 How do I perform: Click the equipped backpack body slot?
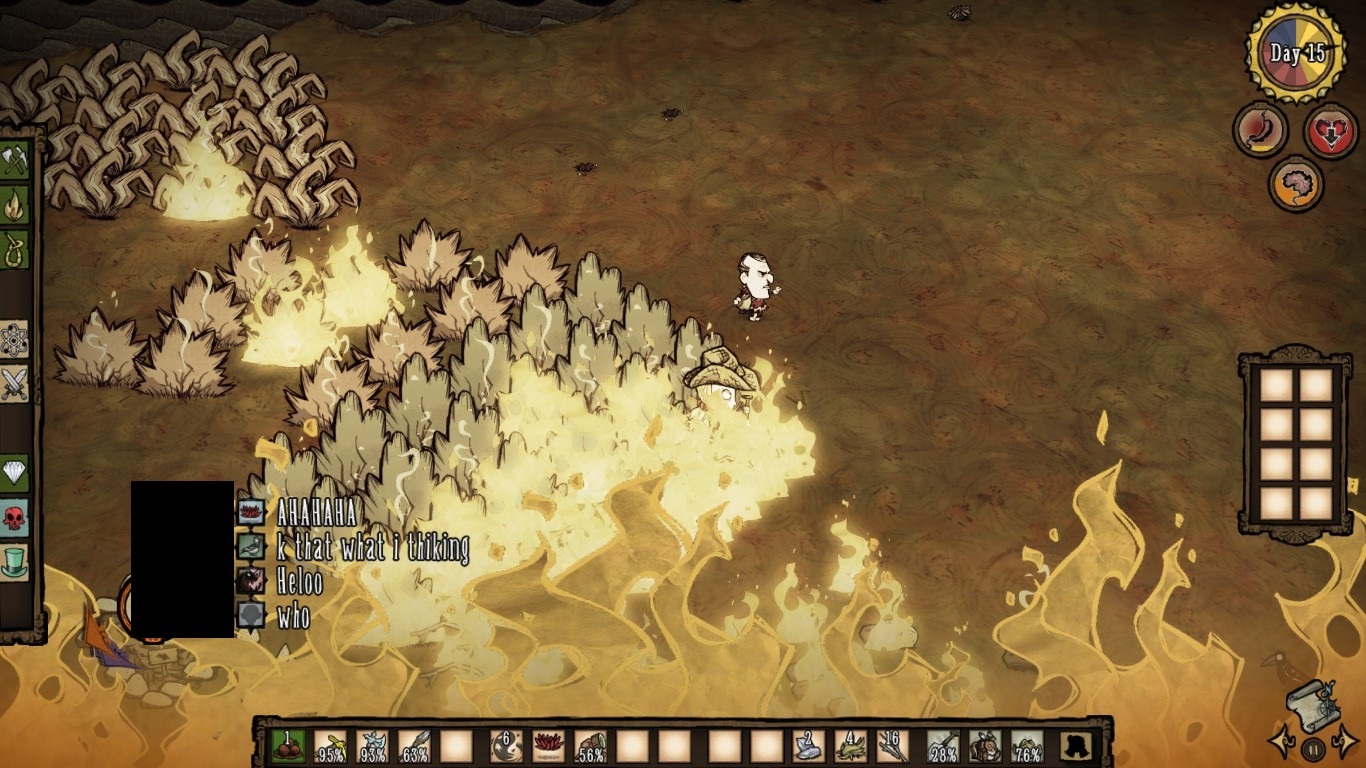click(985, 746)
